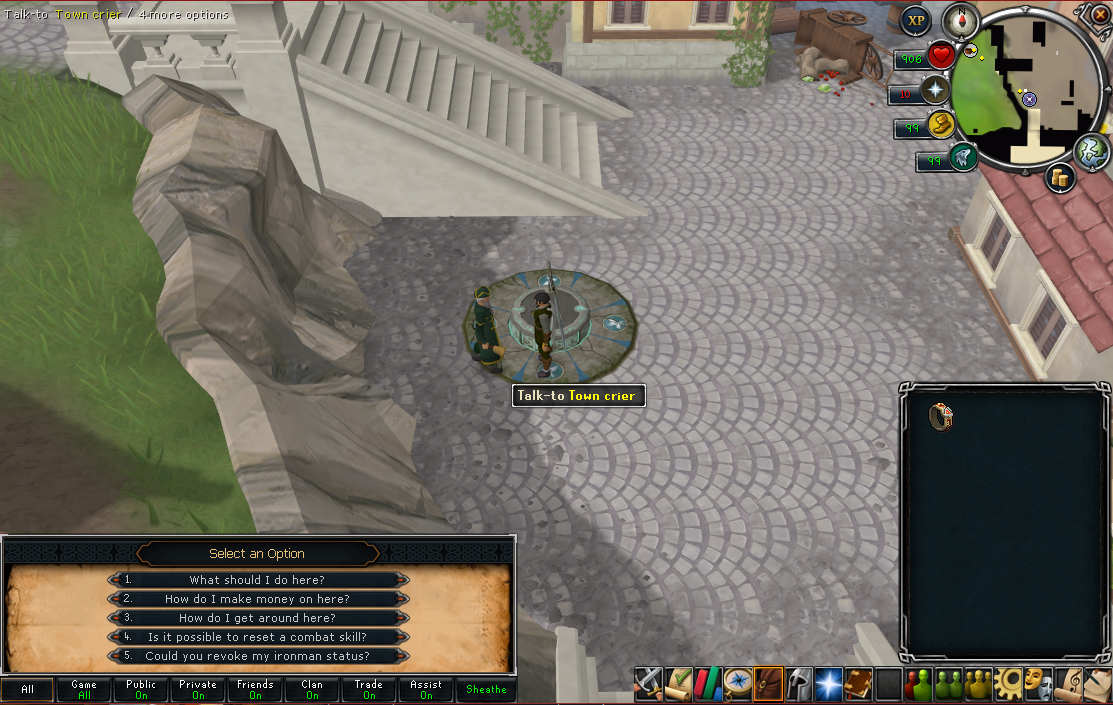Open the gold coins money pouch
The height and width of the screenshot is (705, 1113).
[x=1060, y=179]
